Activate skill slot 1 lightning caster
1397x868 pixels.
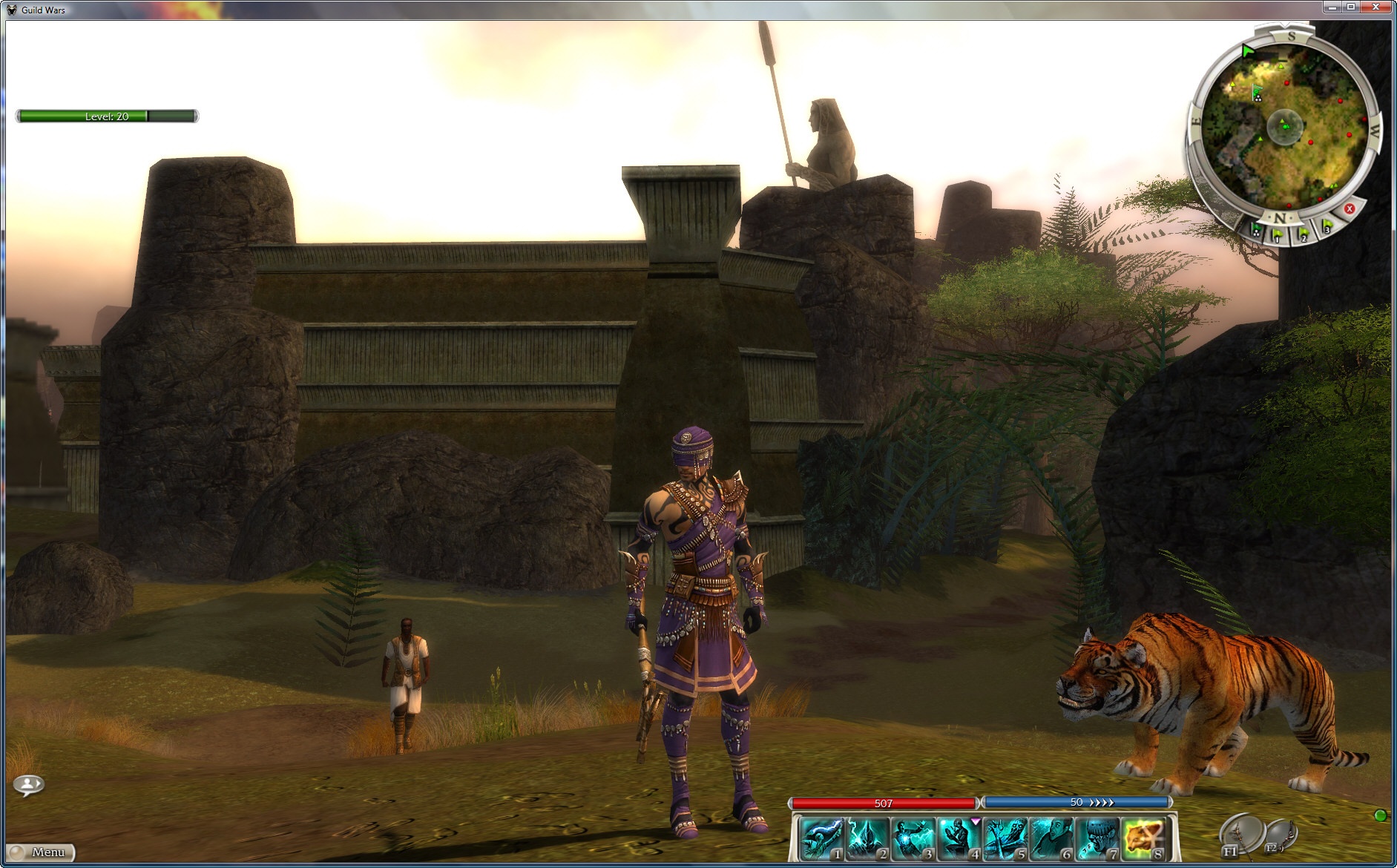821,838
